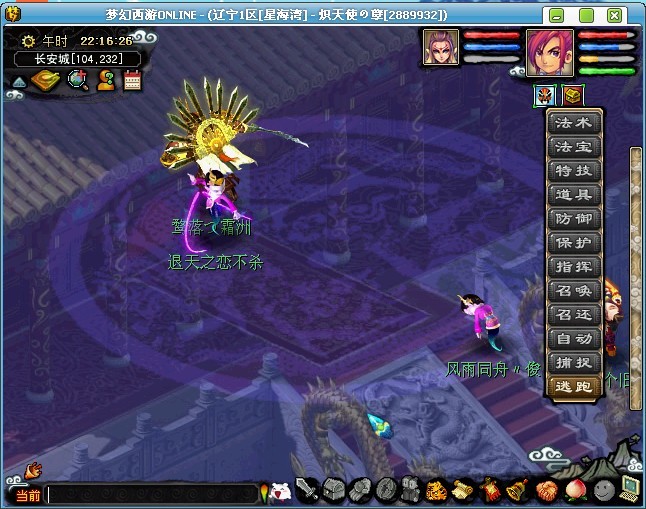
Task: Select the 逃跑 flee command
Action: (574, 387)
